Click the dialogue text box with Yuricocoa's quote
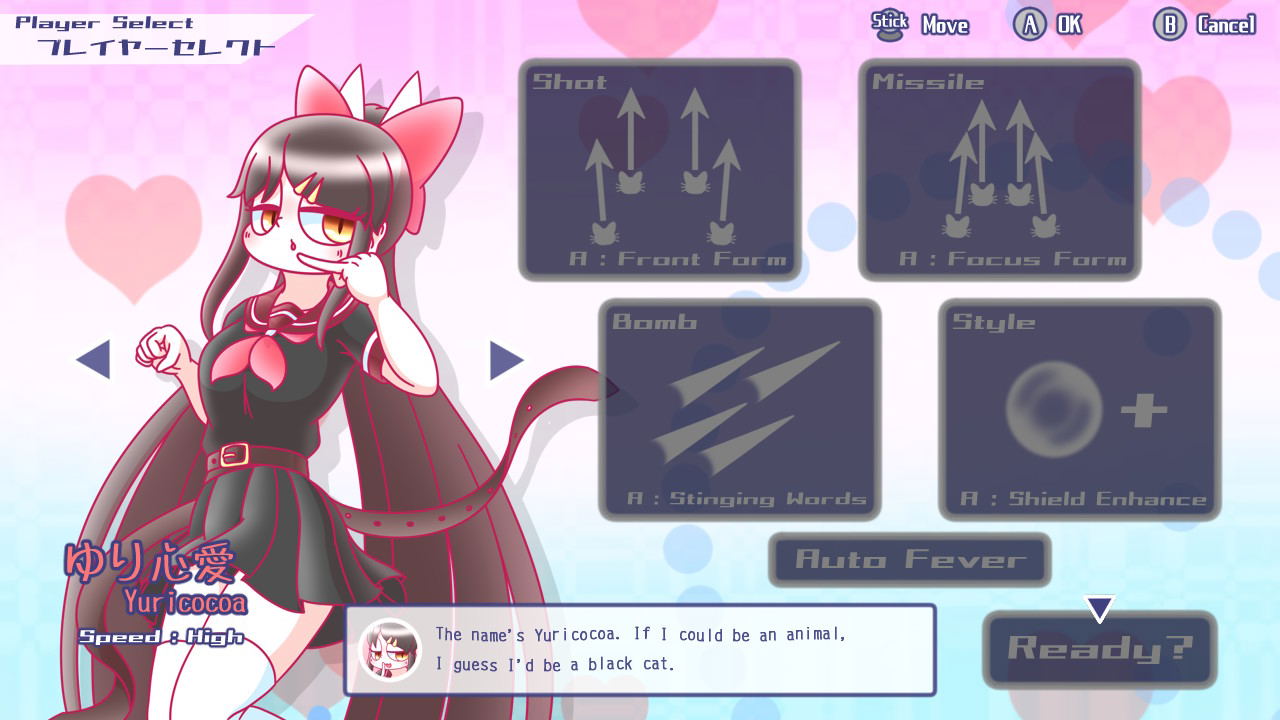The image size is (1280, 720). (x=640, y=651)
